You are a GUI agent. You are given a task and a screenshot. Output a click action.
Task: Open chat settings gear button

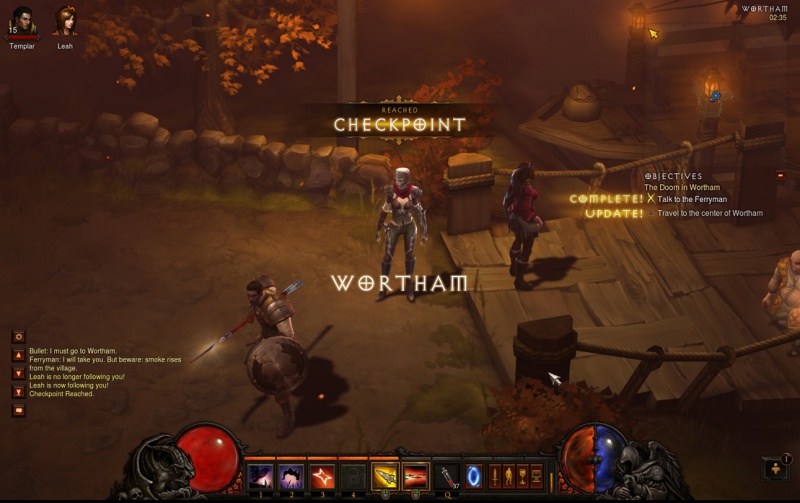[18, 337]
